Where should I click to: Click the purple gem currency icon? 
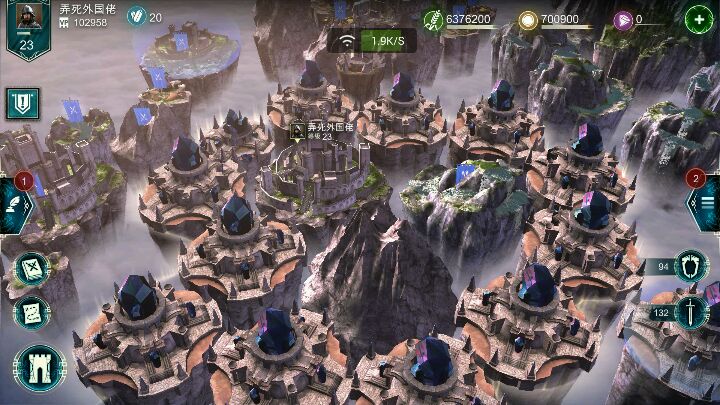pyautogui.click(x=622, y=19)
